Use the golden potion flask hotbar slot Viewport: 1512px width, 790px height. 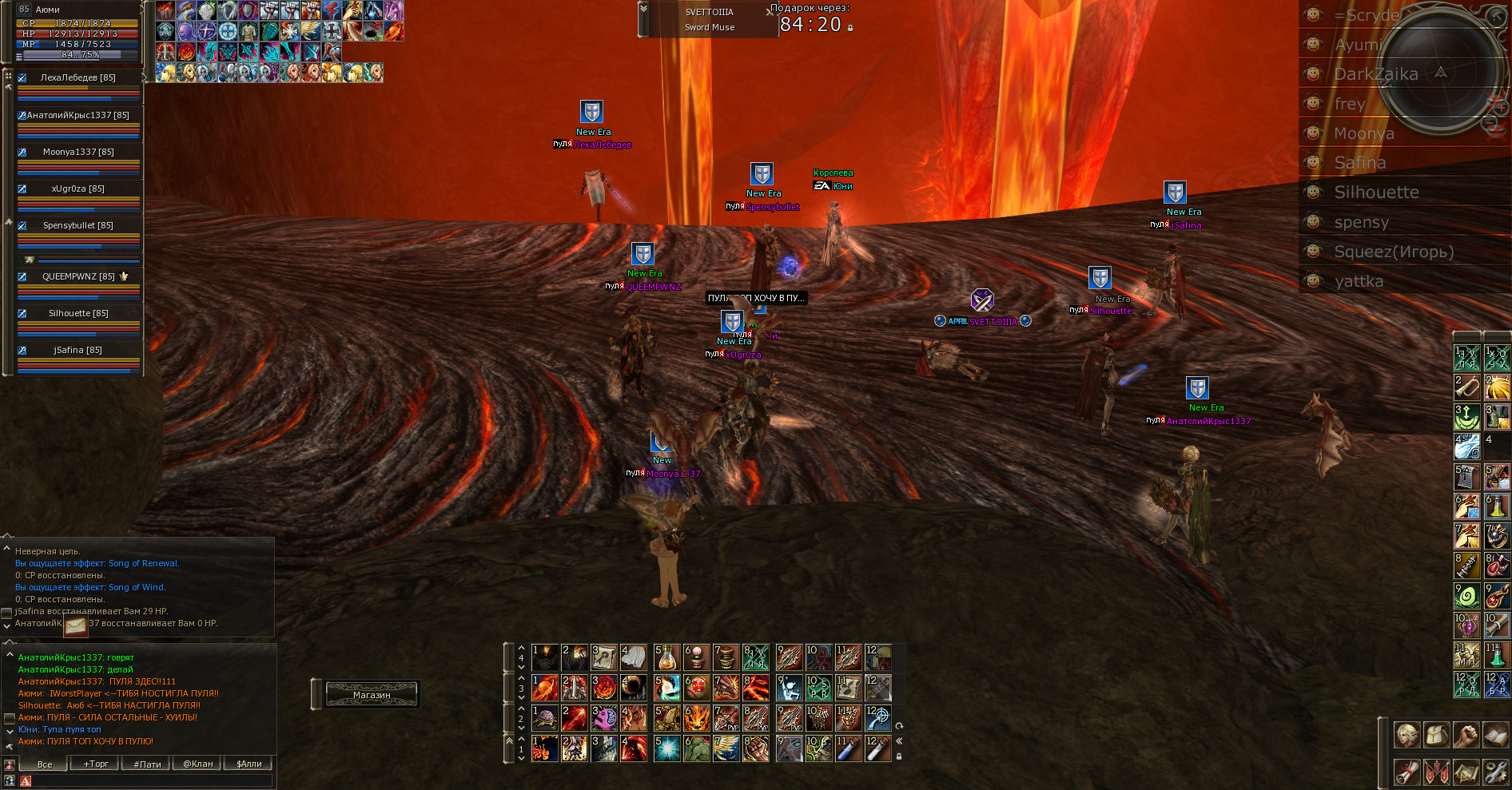[666, 657]
